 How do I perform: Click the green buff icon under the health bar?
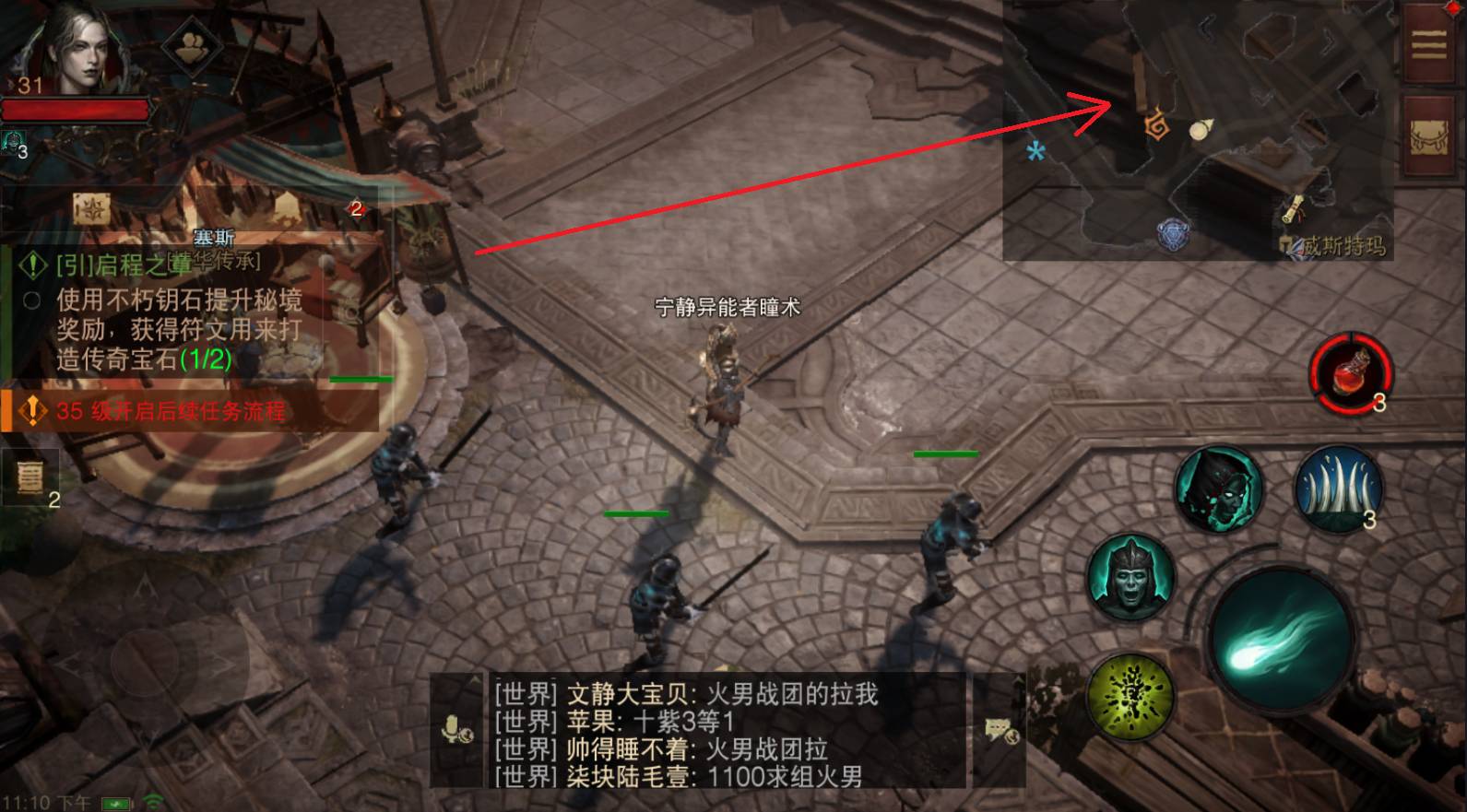pos(11,141)
